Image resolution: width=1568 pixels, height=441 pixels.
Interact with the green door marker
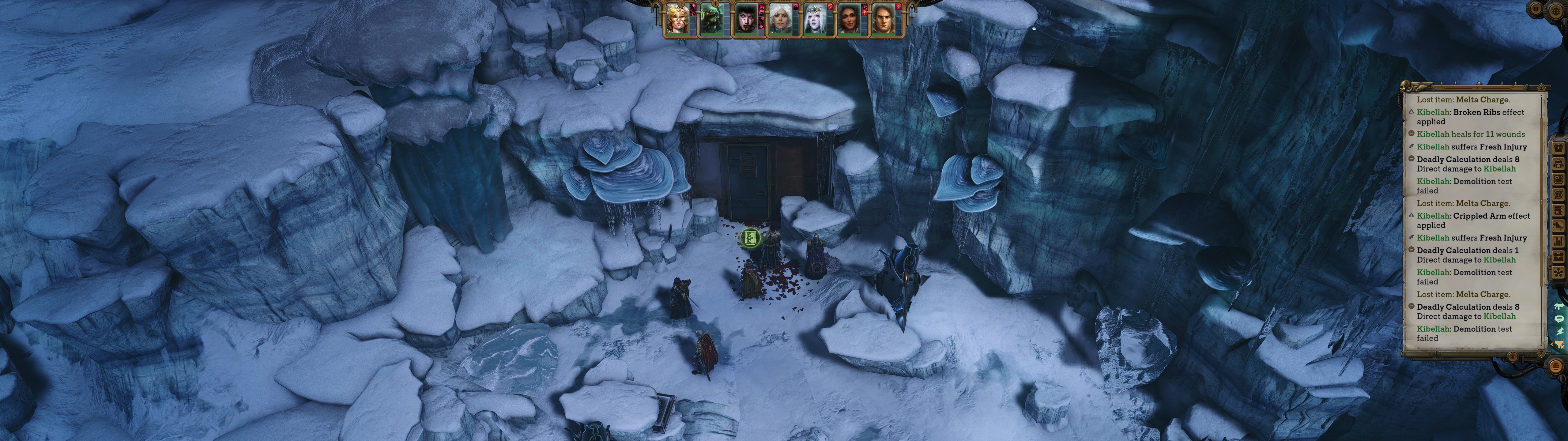click(751, 238)
